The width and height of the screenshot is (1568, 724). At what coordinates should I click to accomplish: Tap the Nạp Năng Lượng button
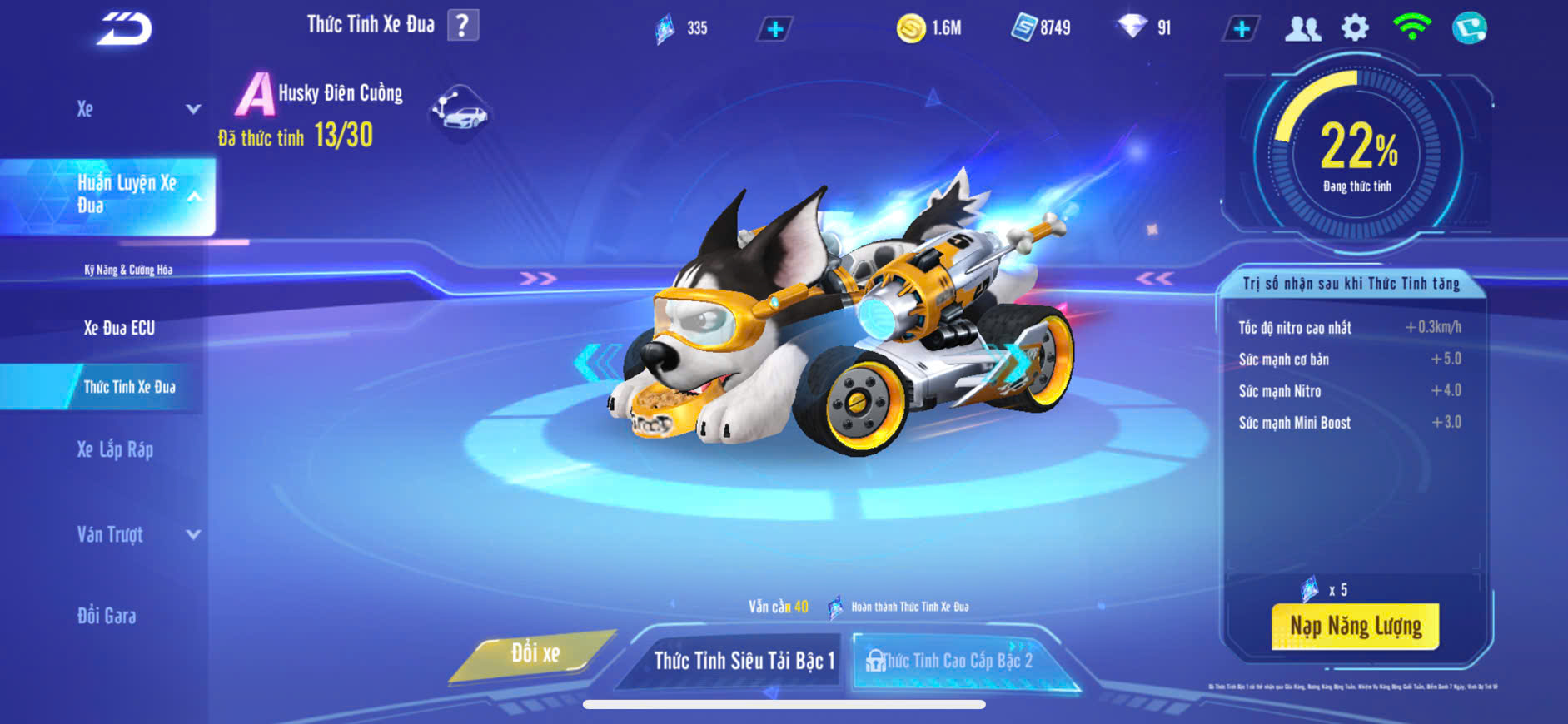click(1355, 626)
